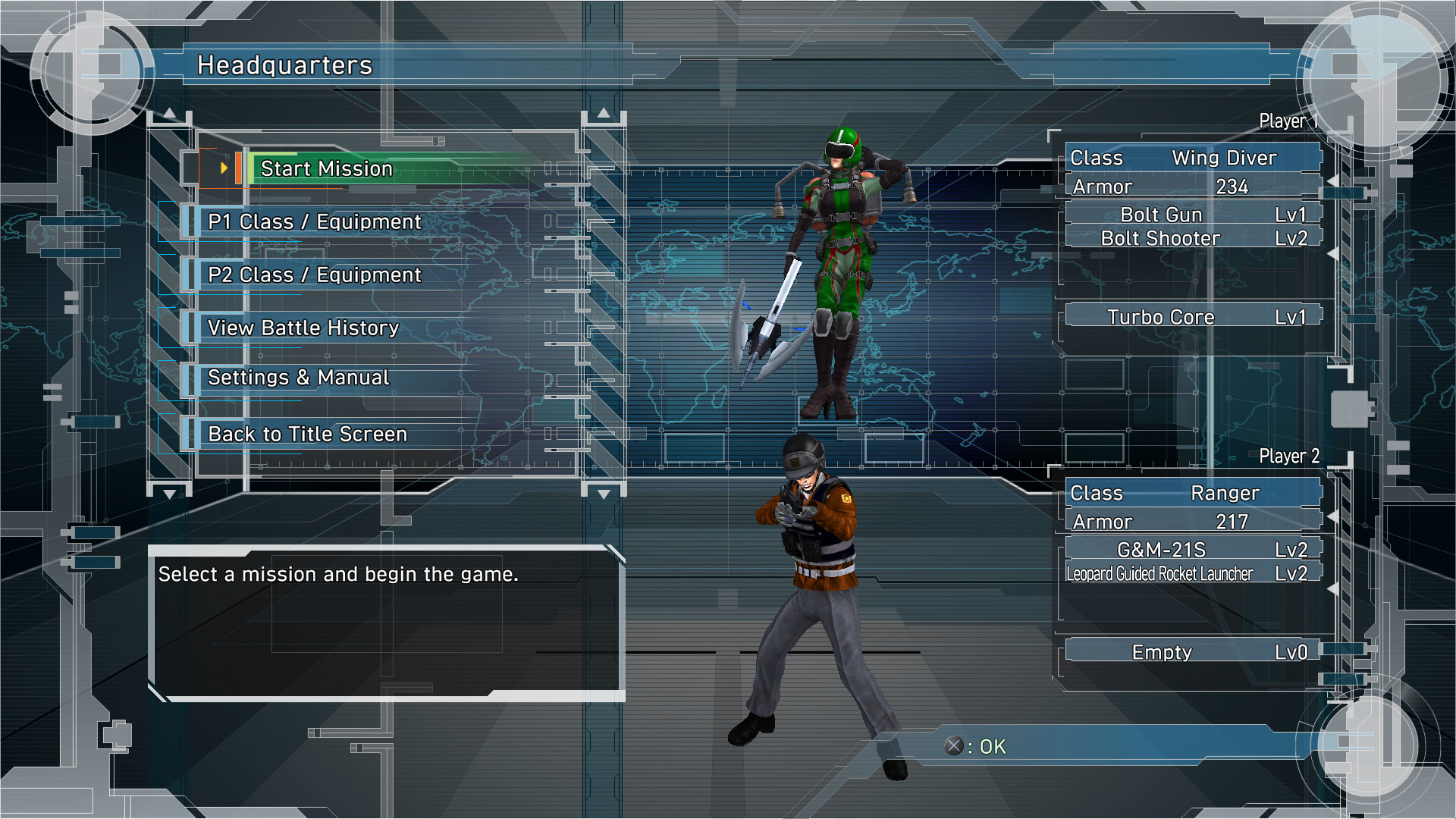Select Player 2's Empty equipment row
This screenshot has height=819, width=1456.
pyautogui.click(x=1192, y=652)
